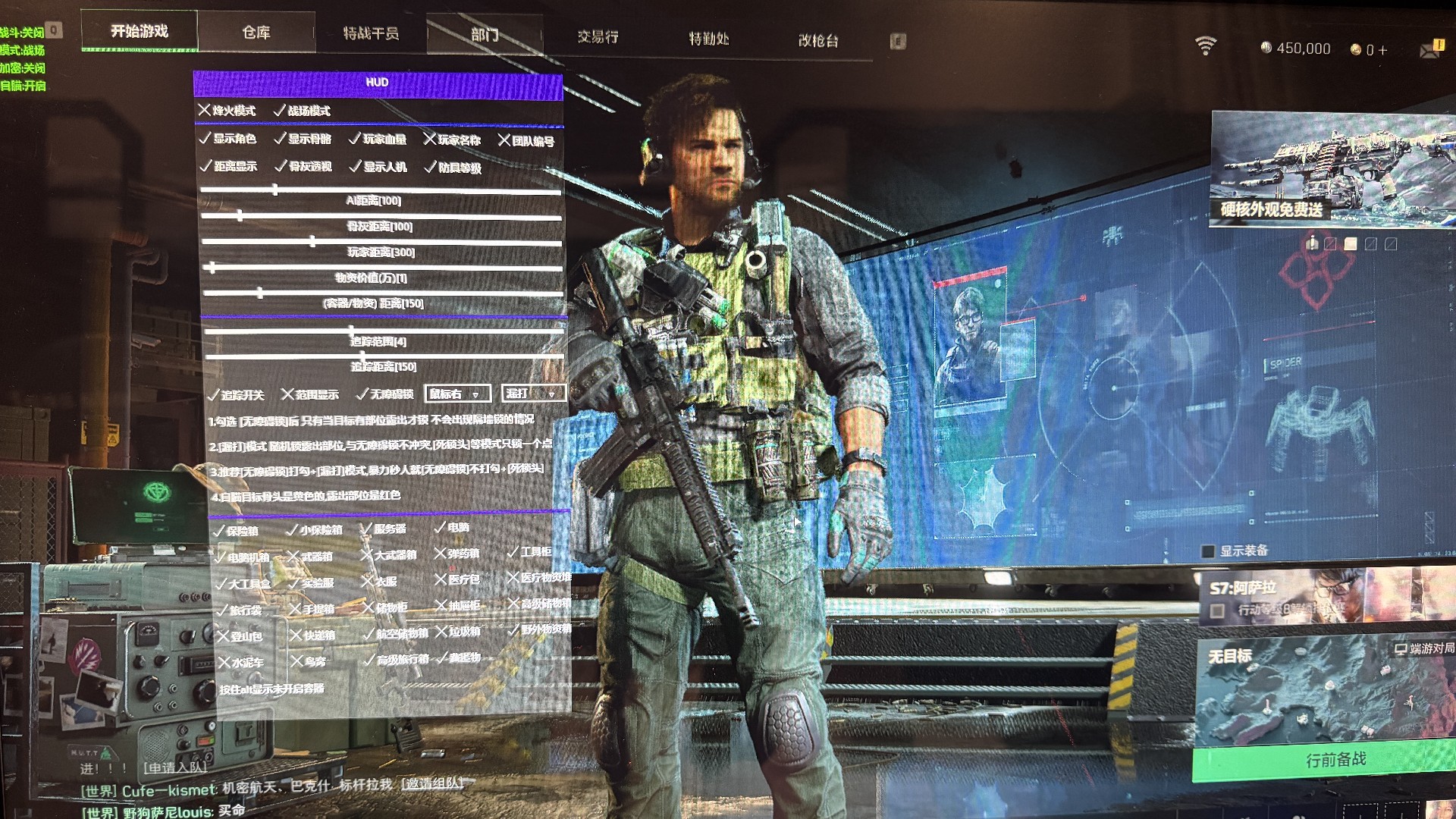
Task: Open the 硬核外观免费送 promo banner
Action: [1331, 168]
